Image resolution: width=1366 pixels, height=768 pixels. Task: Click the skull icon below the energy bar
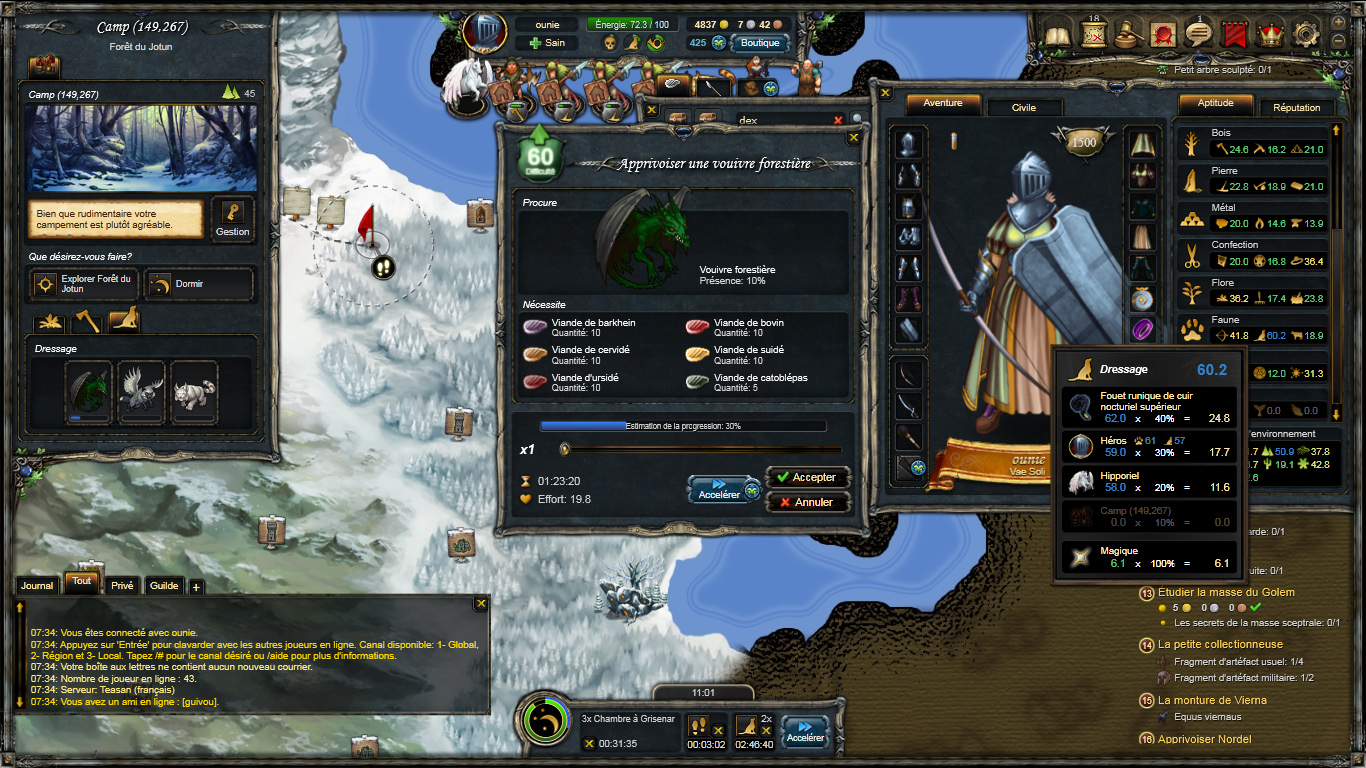point(609,44)
